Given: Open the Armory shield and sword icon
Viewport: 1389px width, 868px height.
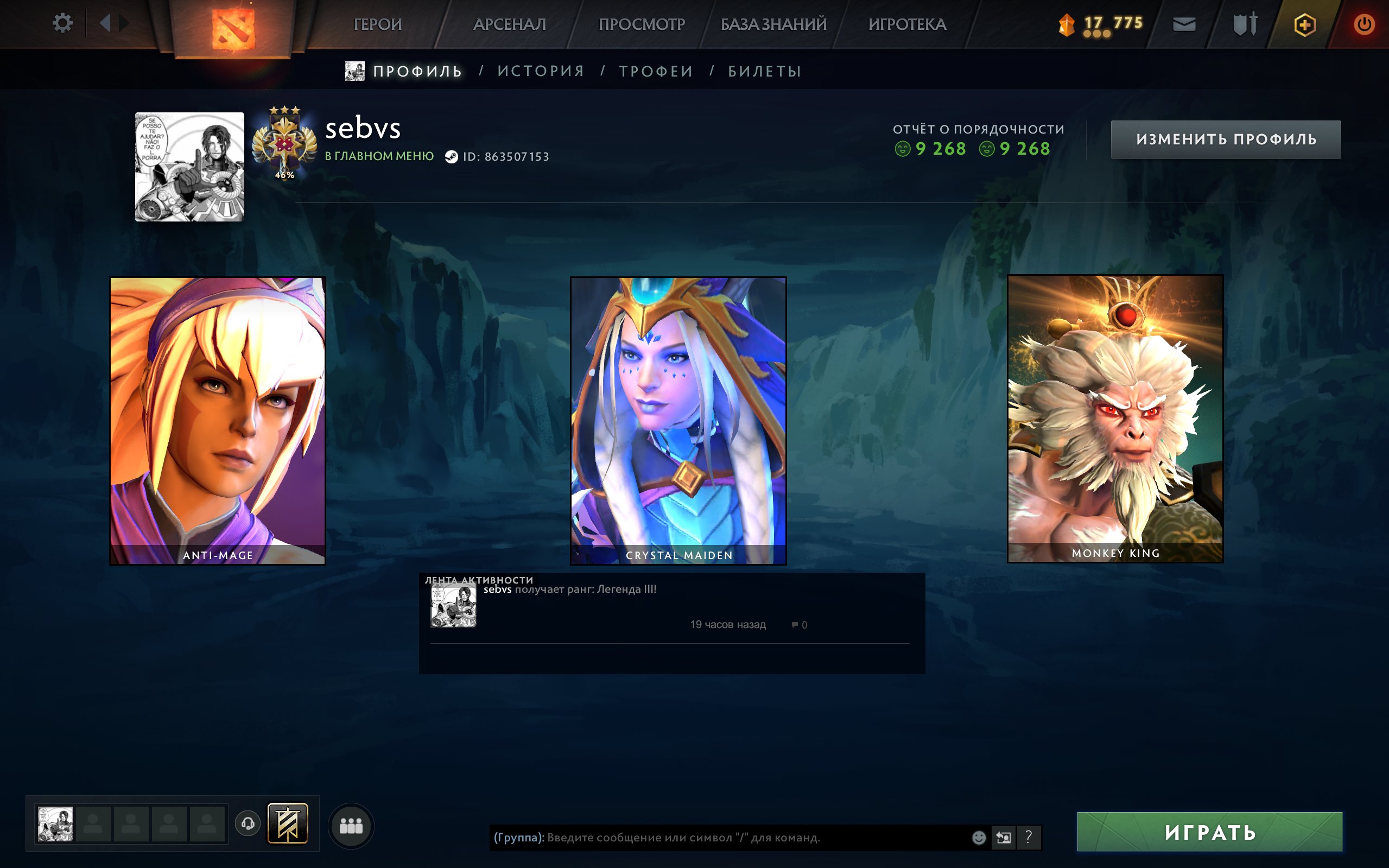Looking at the screenshot, I should click(1245, 24).
